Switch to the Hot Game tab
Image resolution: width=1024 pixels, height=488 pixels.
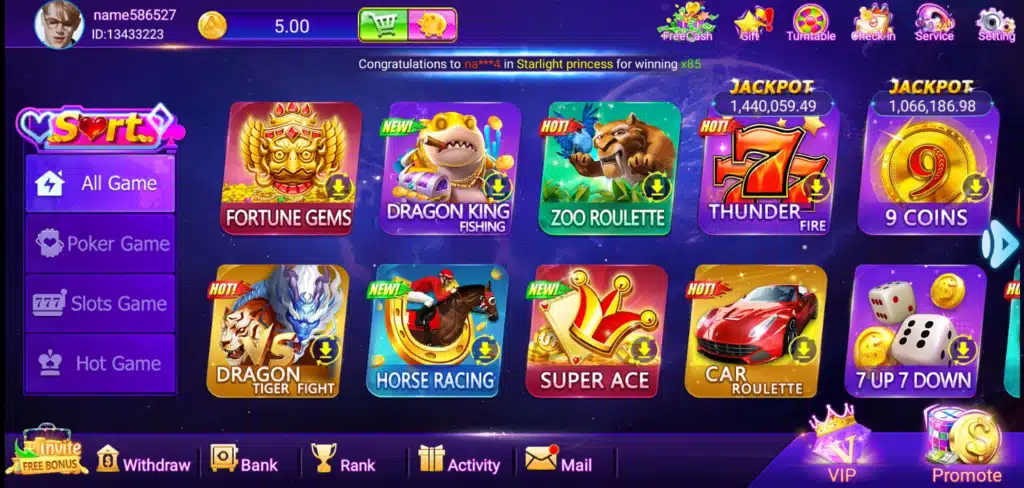pos(101,363)
